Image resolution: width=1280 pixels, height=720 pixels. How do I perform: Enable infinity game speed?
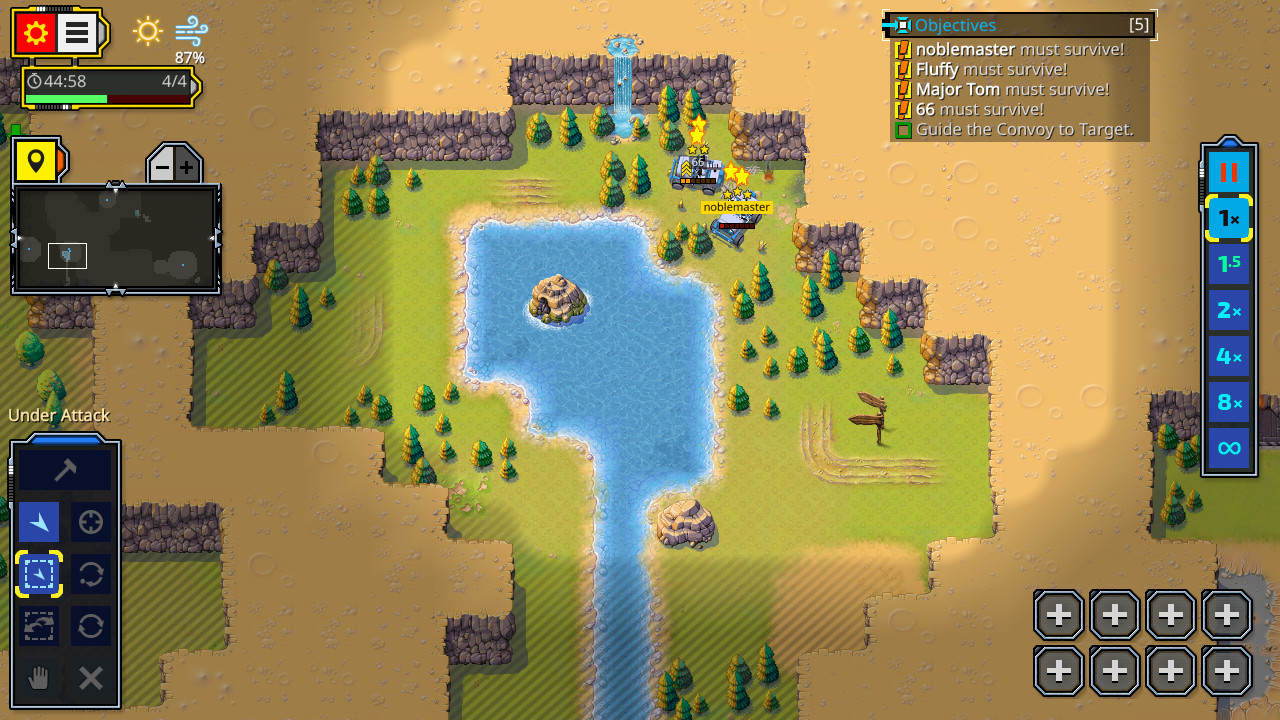[1228, 447]
